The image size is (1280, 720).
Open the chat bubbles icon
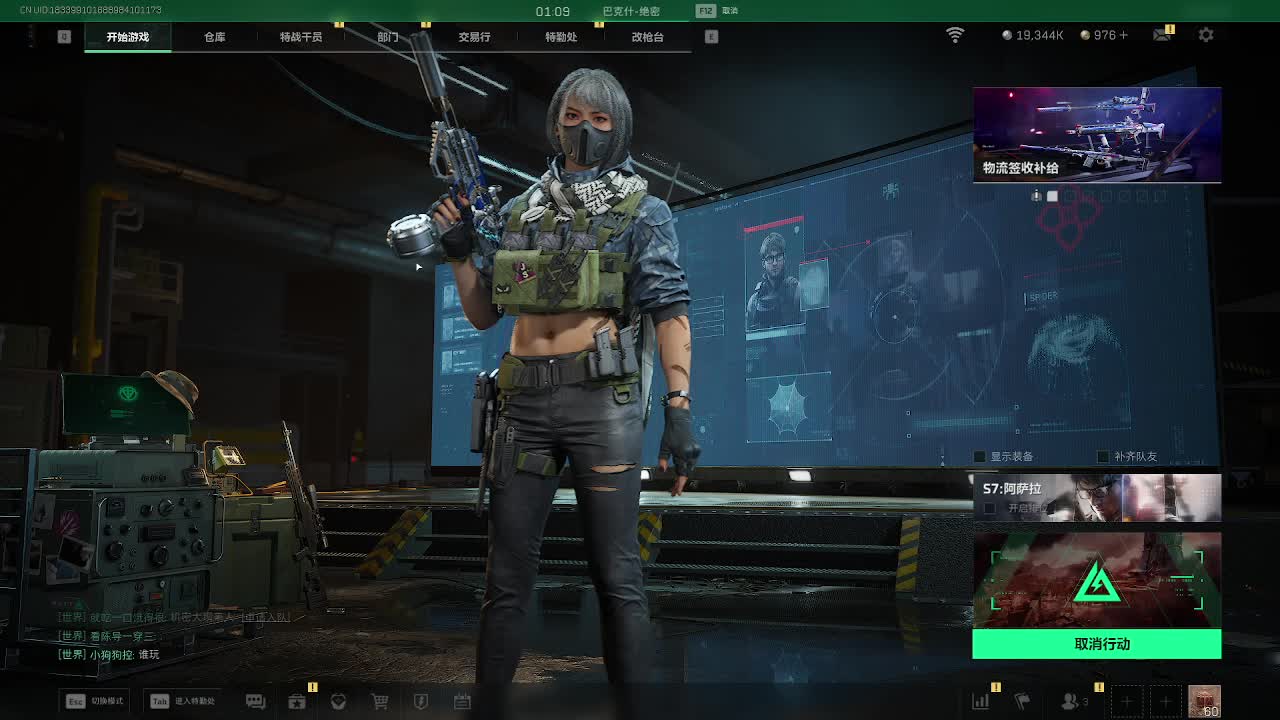click(x=255, y=702)
